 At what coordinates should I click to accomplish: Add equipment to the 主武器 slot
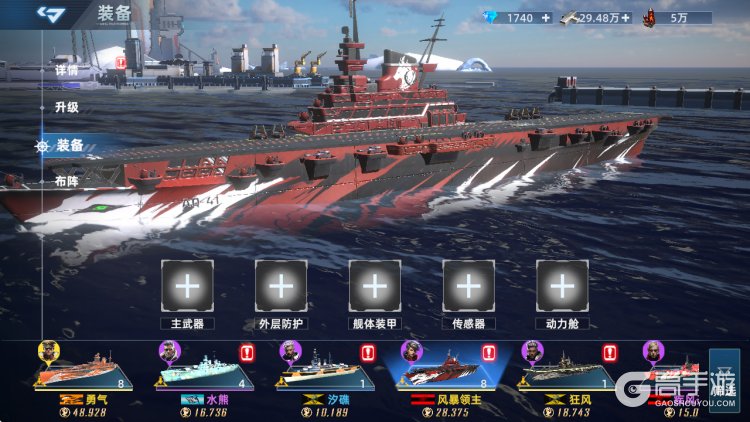(187, 286)
